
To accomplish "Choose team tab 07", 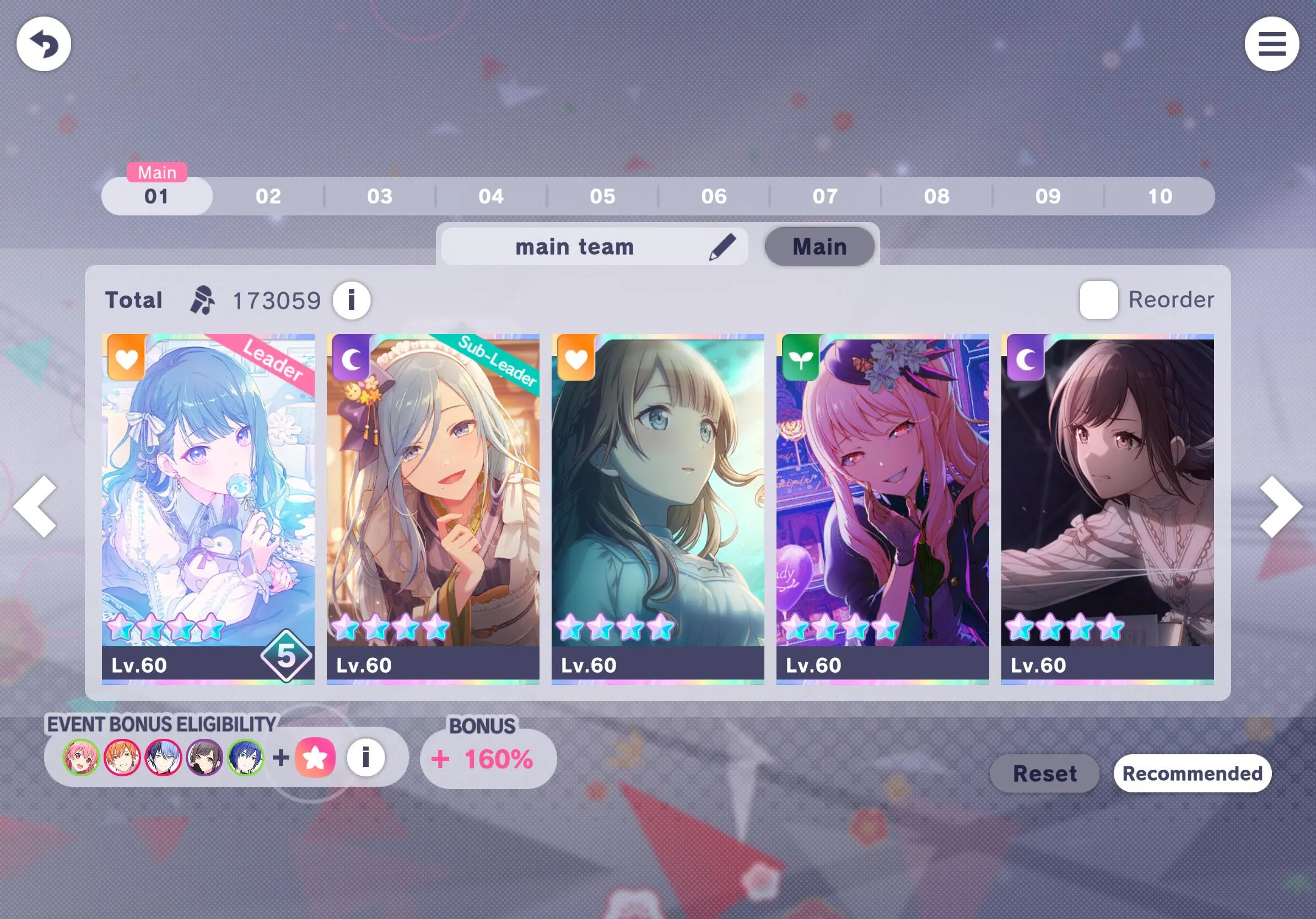I will (826, 197).
